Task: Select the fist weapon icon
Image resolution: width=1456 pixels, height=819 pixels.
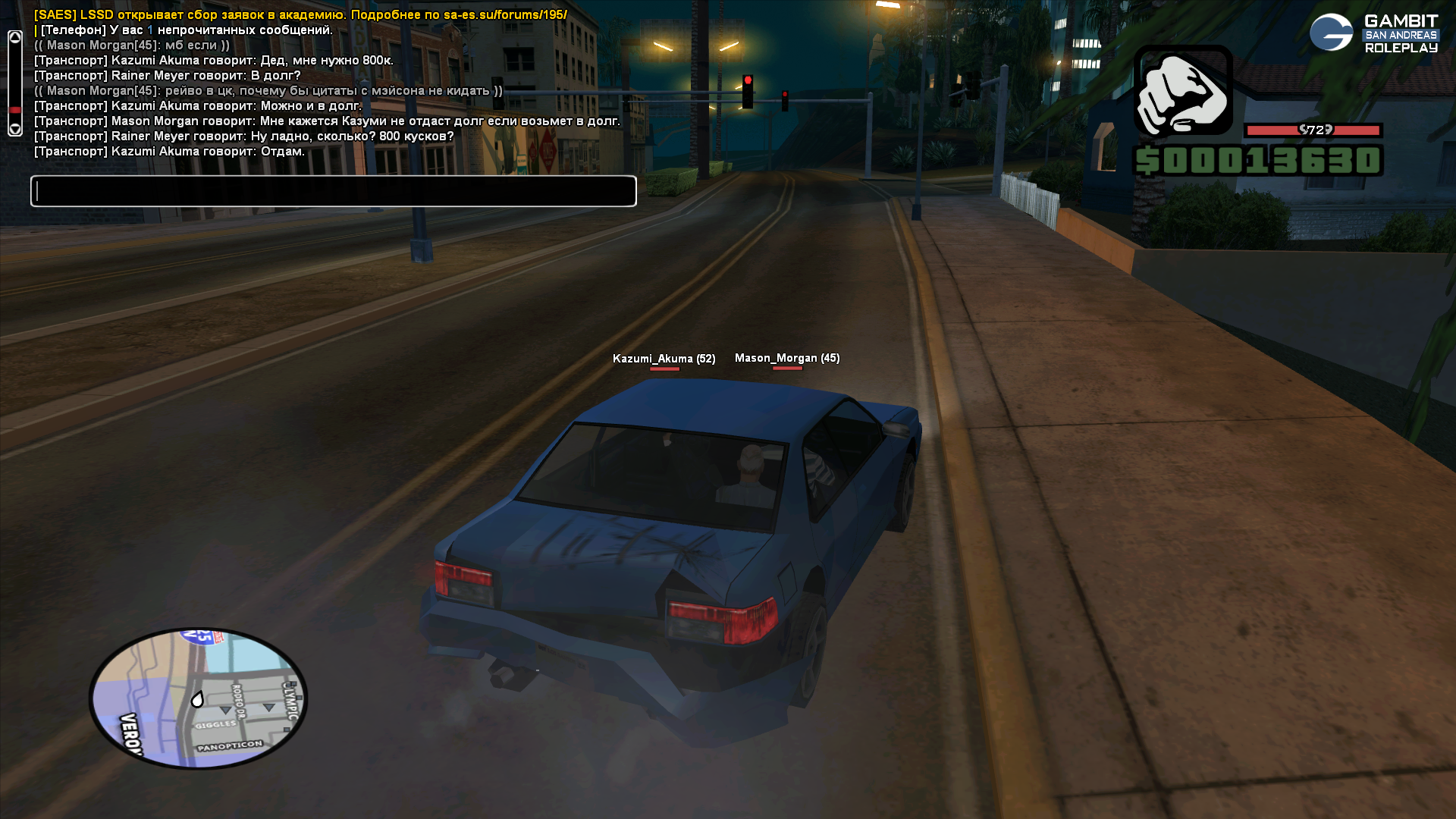Action: [x=1183, y=92]
